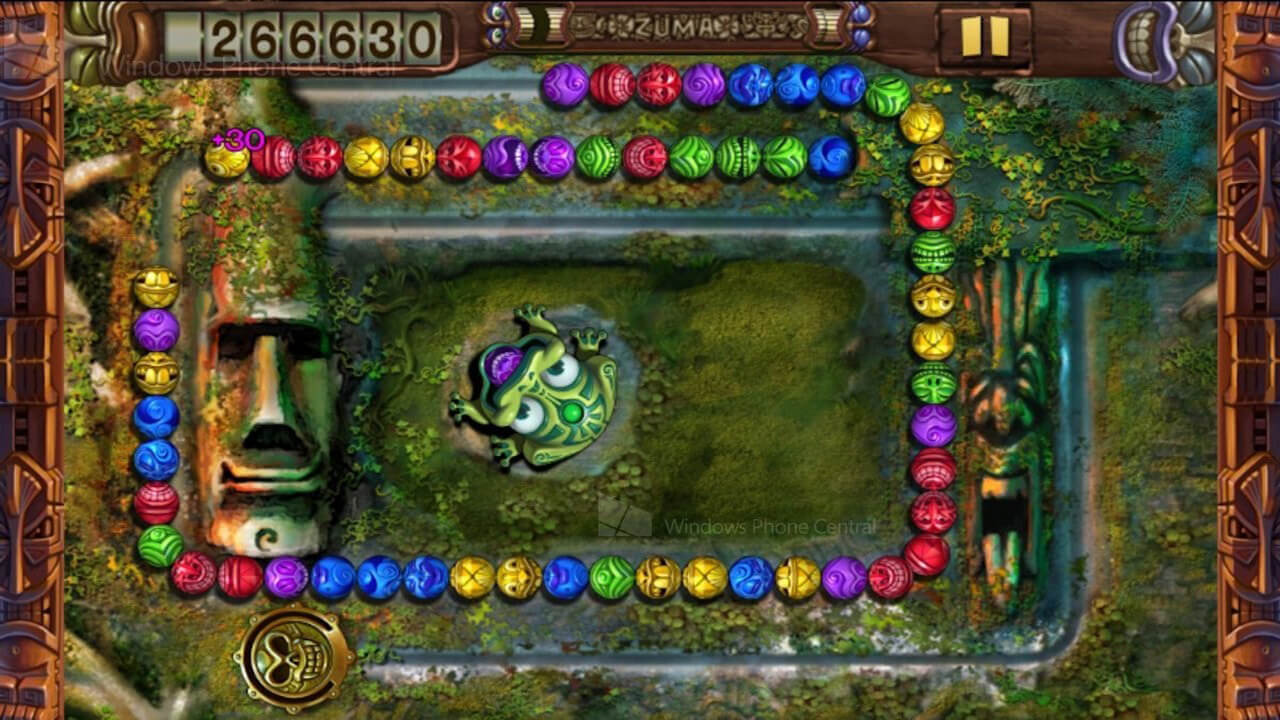Select the score counter showing 266630
The image size is (1280, 720).
click(322, 32)
